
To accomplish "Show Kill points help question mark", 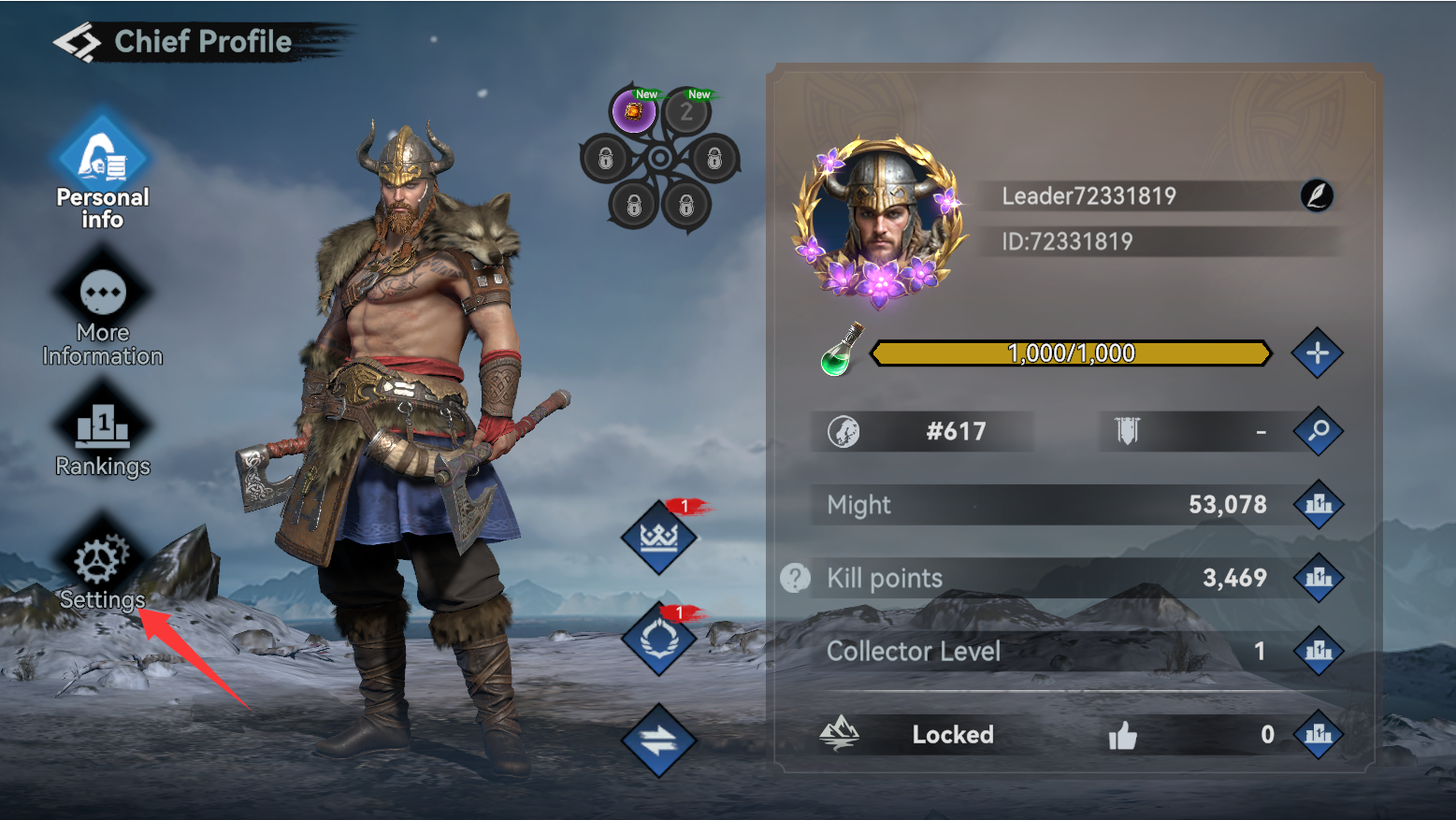I will pyautogui.click(x=795, y=578).
